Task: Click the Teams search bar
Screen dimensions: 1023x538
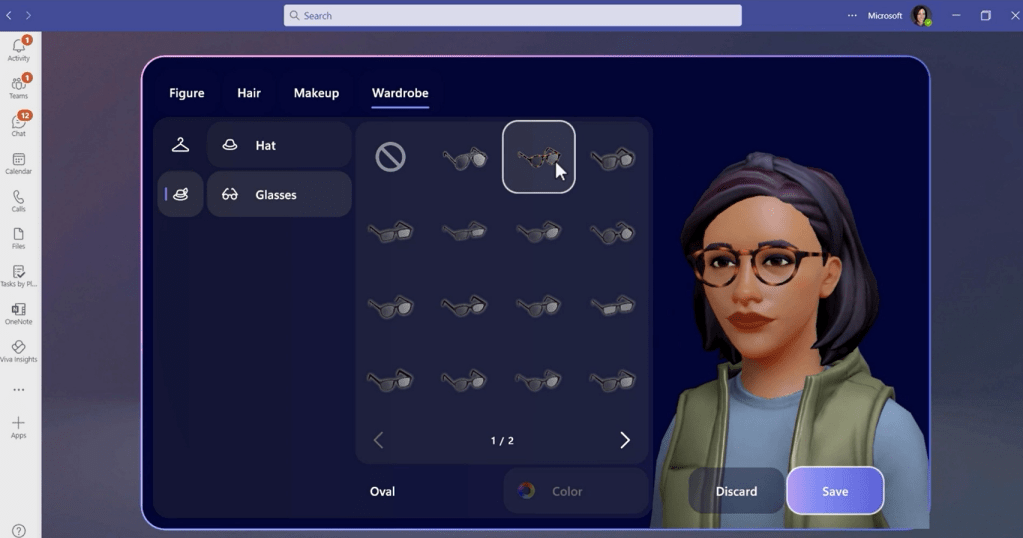Action: click(x=512, y=16)
